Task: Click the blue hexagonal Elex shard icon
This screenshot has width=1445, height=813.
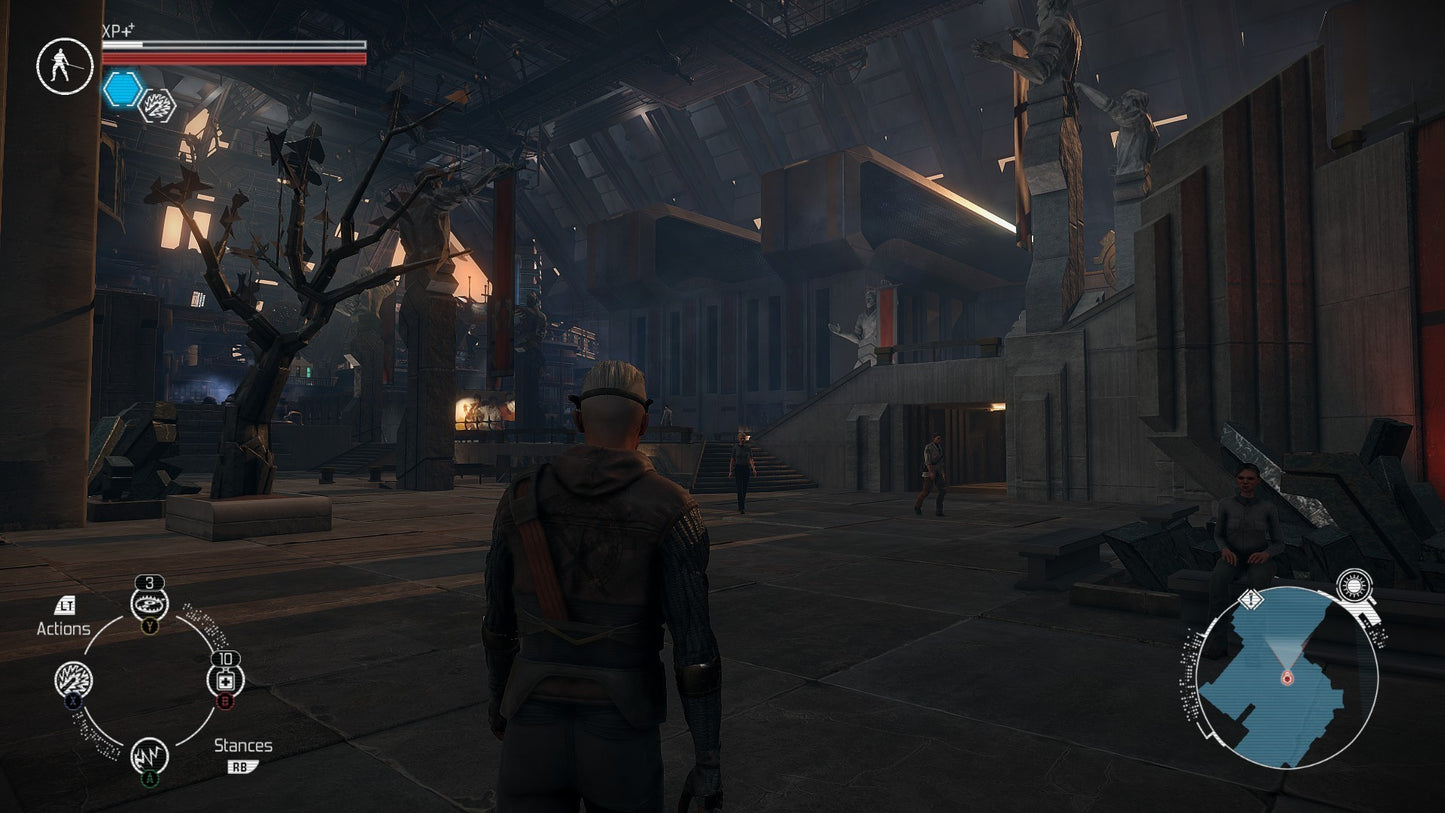Action: coord(121,88)
